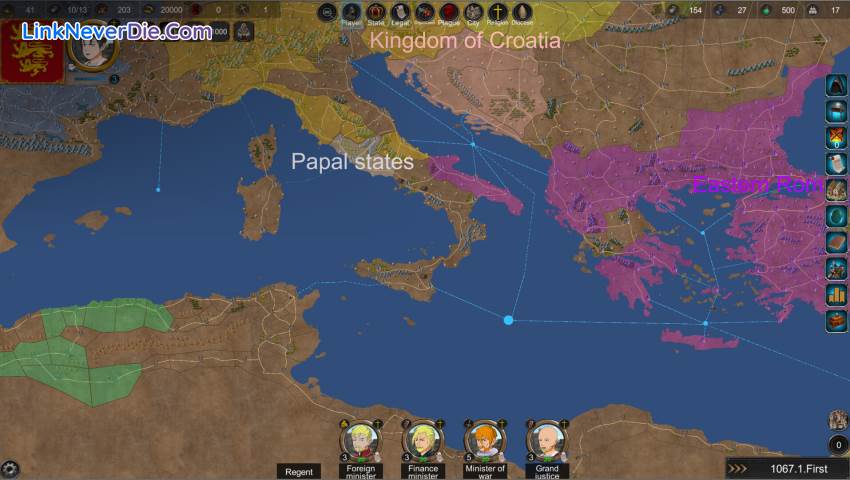Image resolution: width=850 pixels, height=480 pixels.
Task: Open the teal ring sidebar icon
Action: click(836, 216)
